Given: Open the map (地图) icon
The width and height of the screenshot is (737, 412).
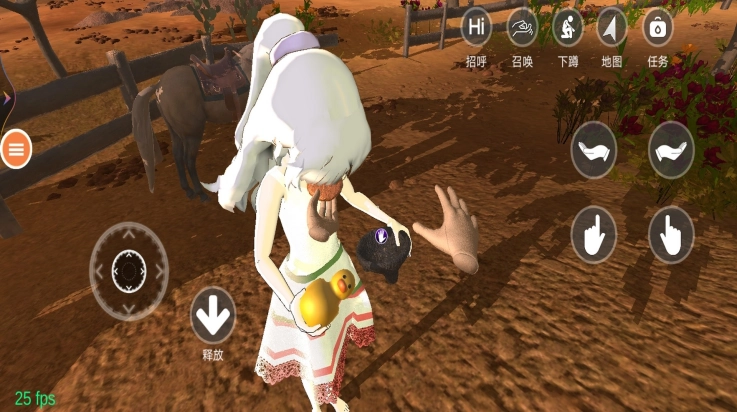Looking at the screenshot, I should [x=612, y=27].
